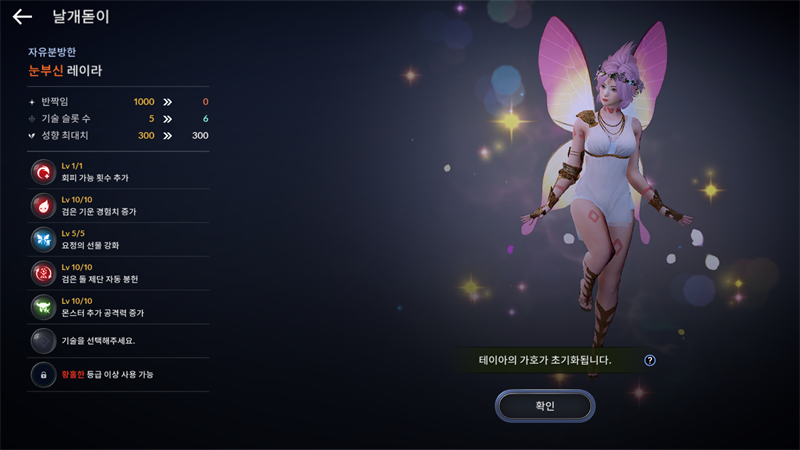The image size is (800, 450).
Task: Open the empty 기술을 선택해주세요 skill slot
Action: tap(44, 341)
